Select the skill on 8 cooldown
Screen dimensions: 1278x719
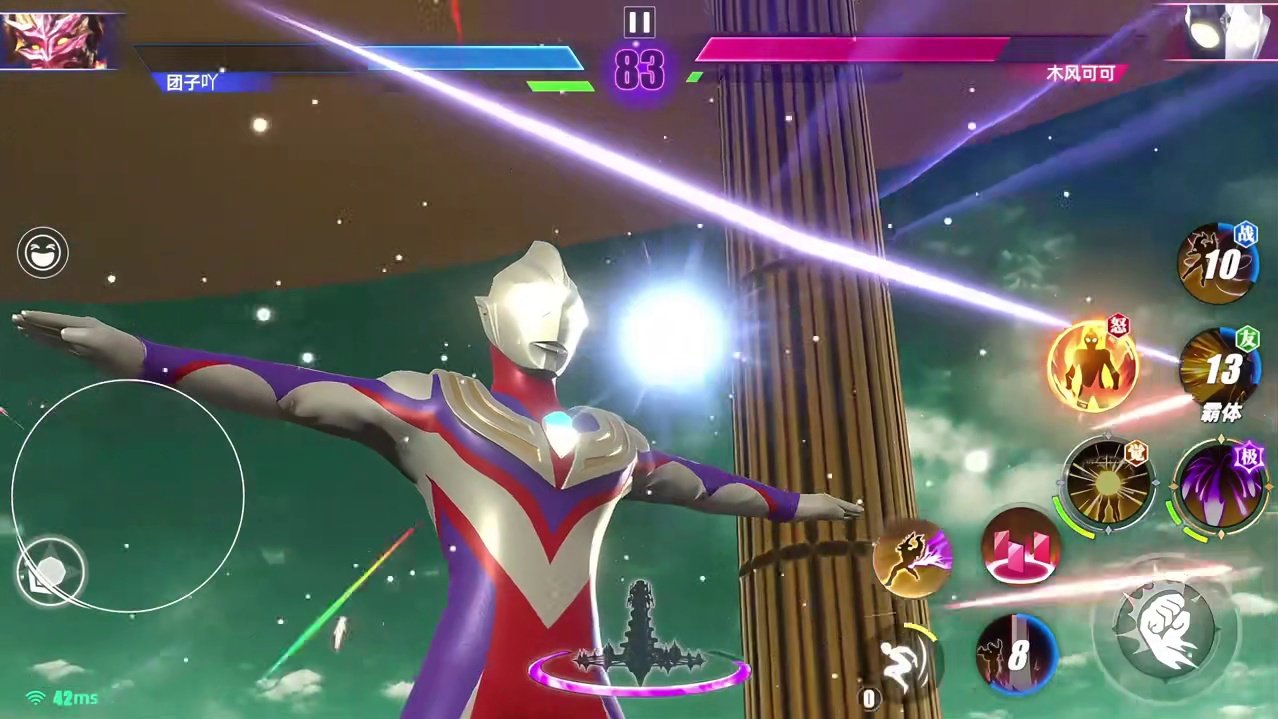point(1016,655)
